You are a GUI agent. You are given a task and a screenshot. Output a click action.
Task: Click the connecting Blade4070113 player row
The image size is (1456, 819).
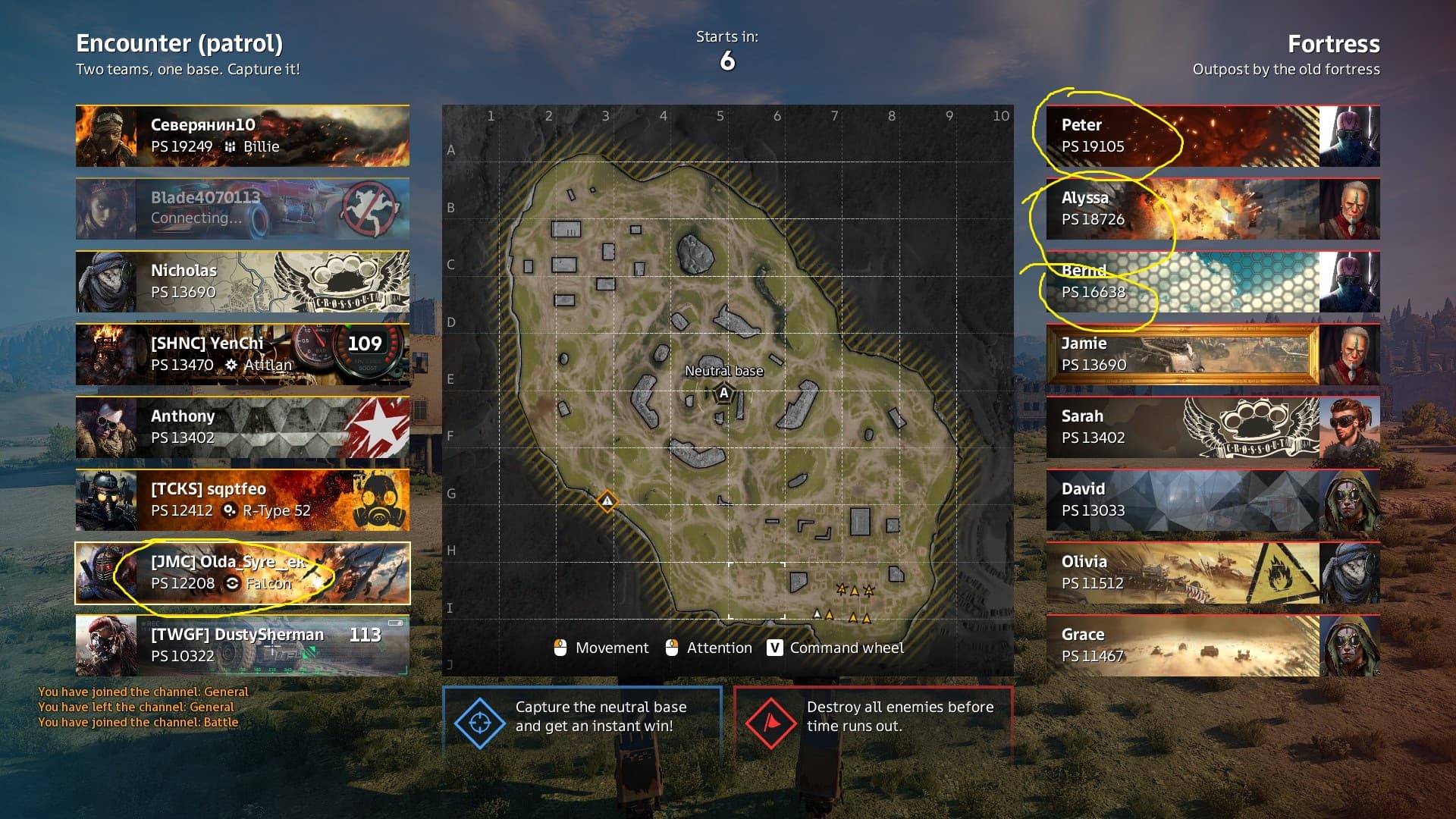click(243, 209)
